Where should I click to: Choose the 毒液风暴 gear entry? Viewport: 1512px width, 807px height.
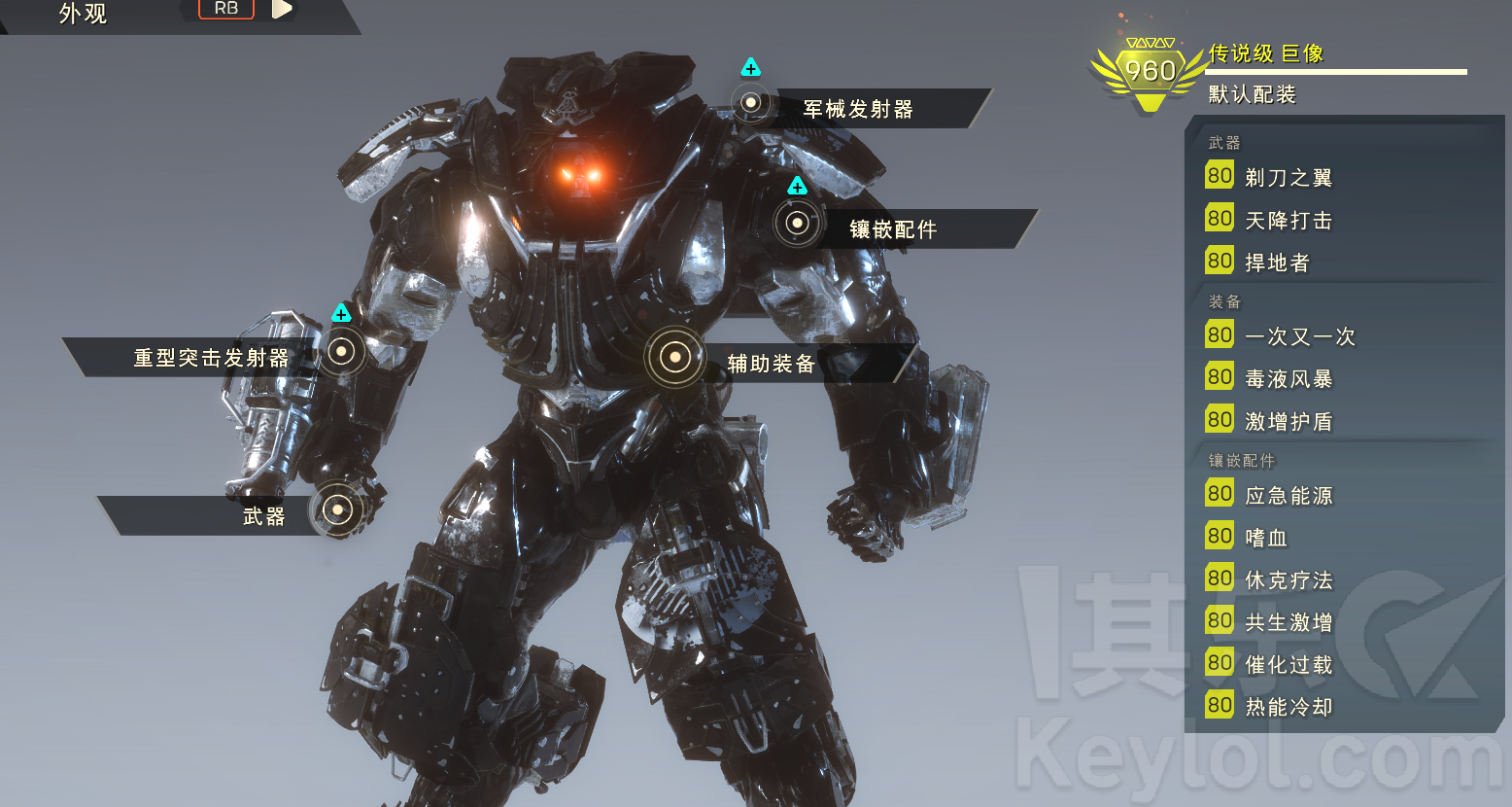coord(1289,379)
